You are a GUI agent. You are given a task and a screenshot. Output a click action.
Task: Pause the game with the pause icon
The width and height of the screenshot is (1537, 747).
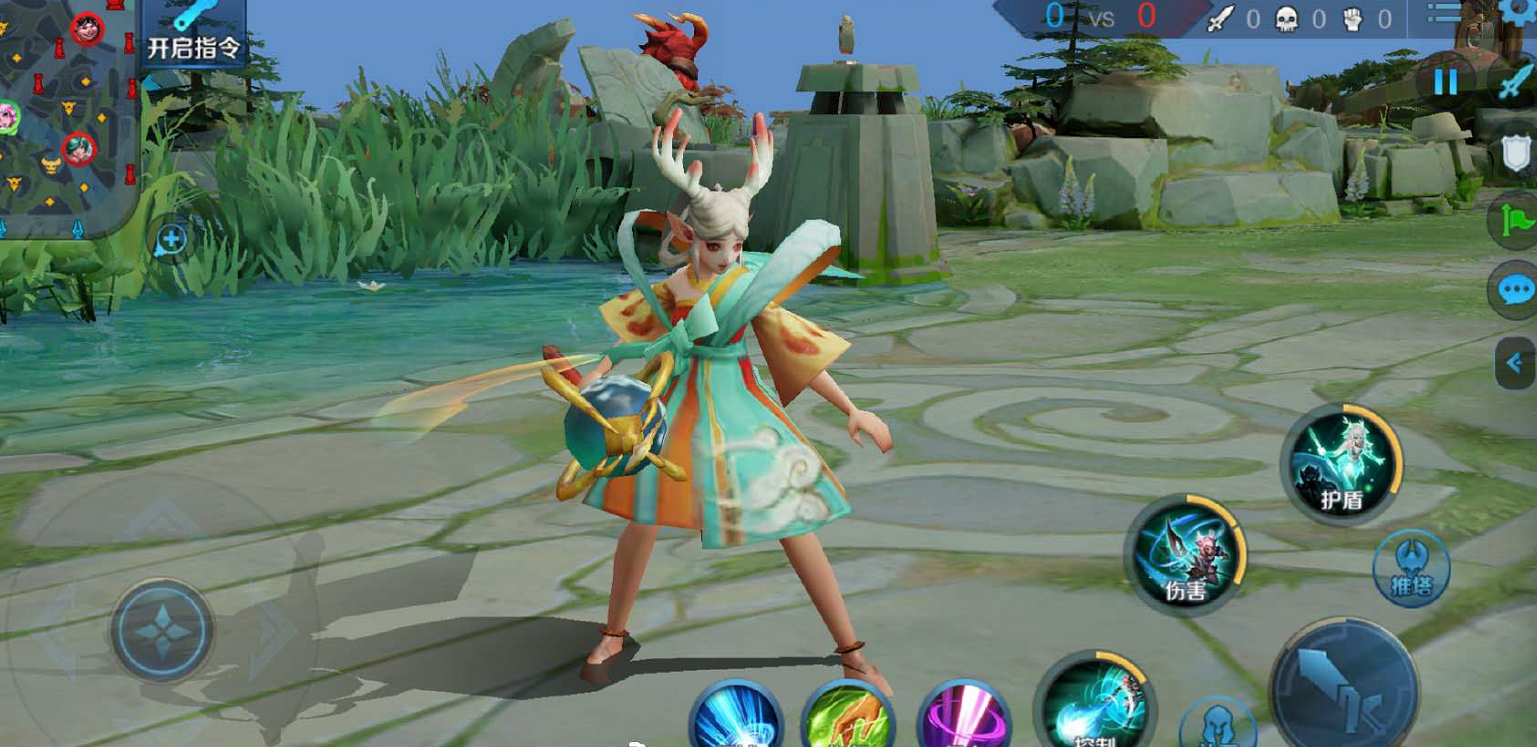click(1445, 82)
